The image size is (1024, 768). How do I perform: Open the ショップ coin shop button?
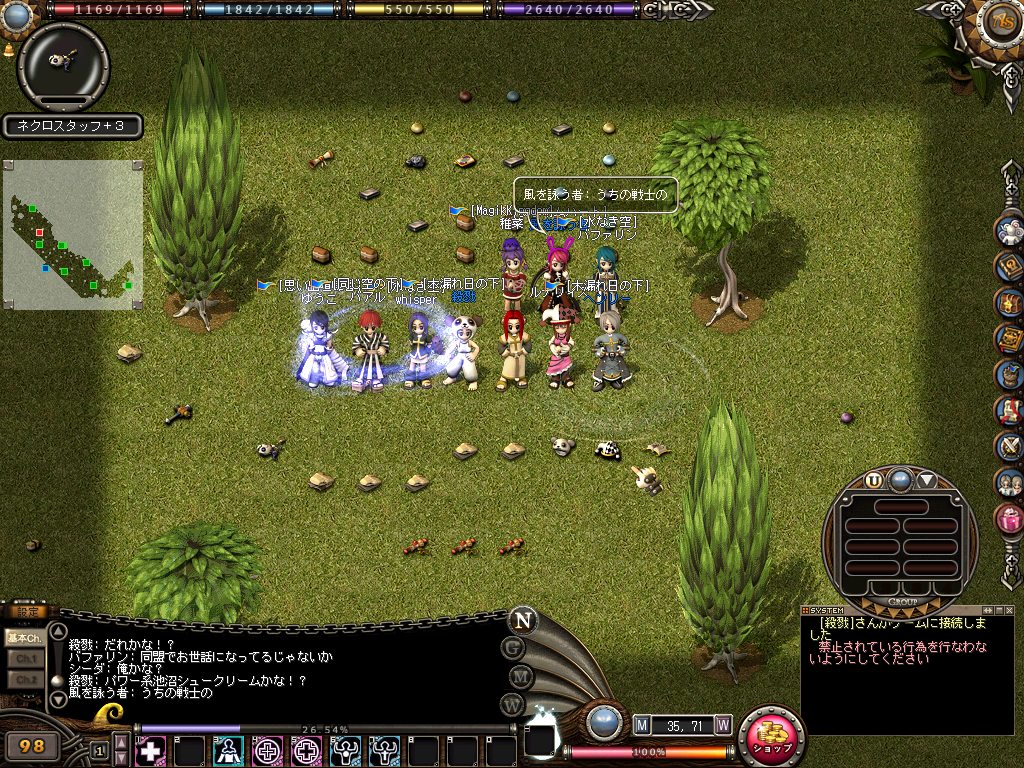point(772,739)
